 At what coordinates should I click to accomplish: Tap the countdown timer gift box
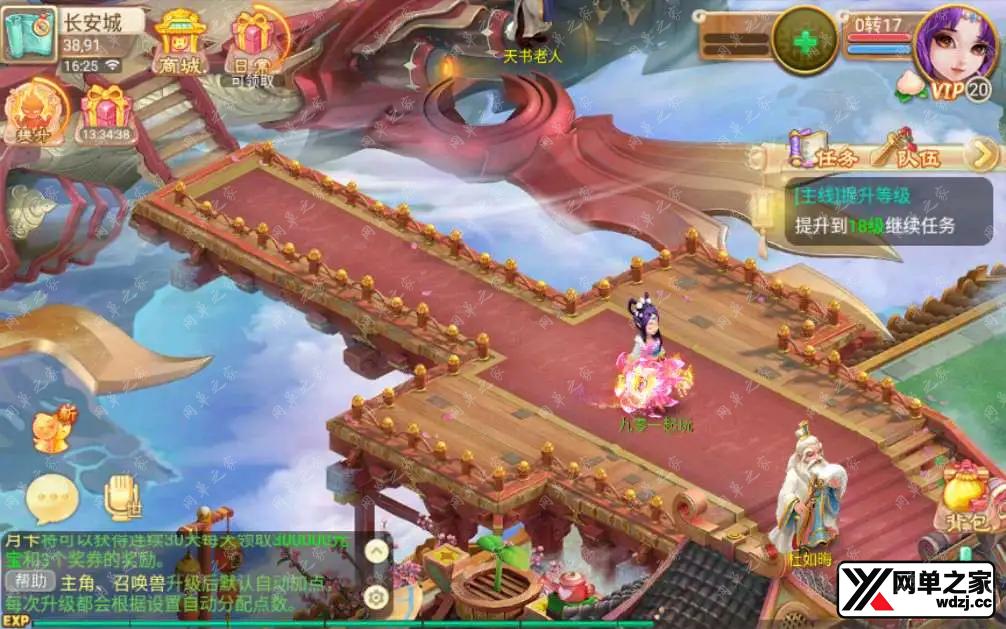coord(106,108)
